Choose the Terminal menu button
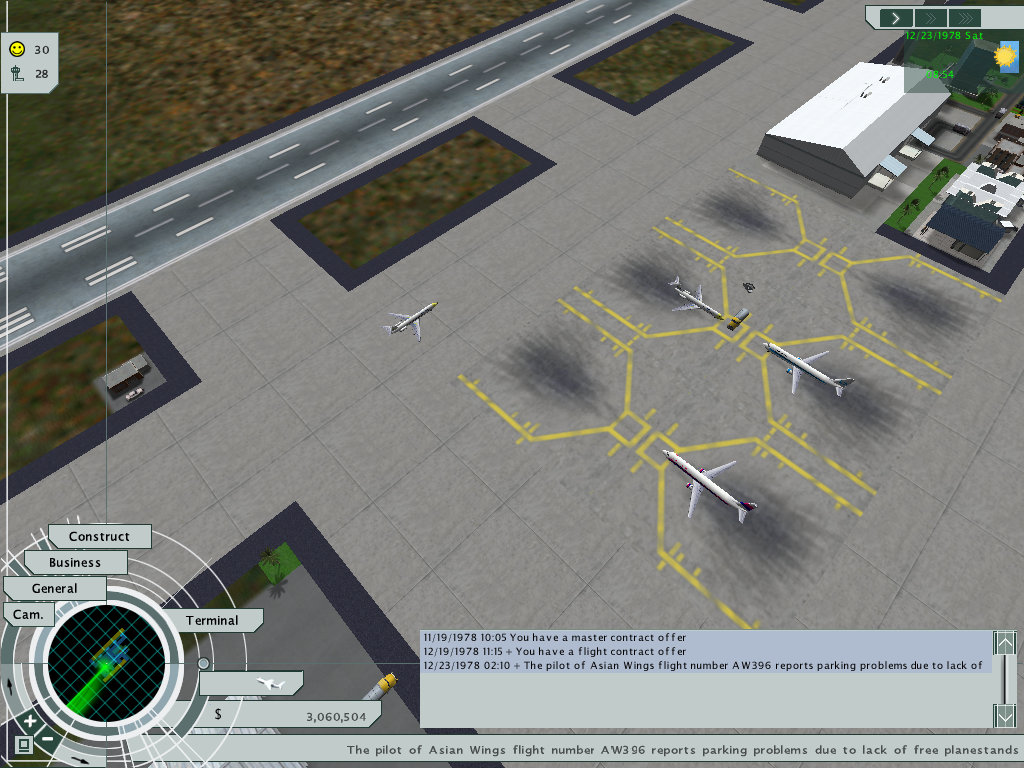This screenshot has height=768, width=1024. coord(212,620)
